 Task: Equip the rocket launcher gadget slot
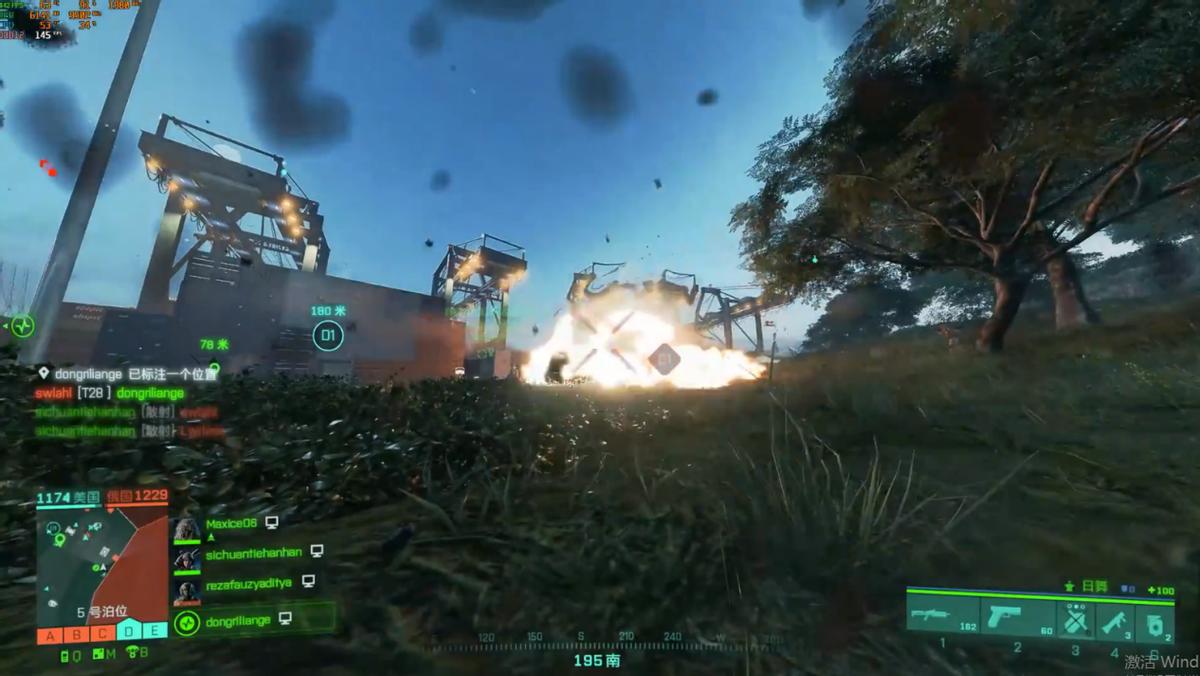(x=1116, y=621)
